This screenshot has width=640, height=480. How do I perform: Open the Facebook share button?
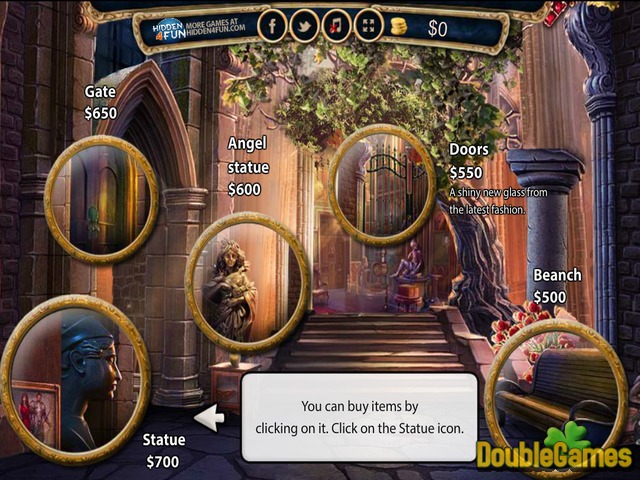pos(273,25)
